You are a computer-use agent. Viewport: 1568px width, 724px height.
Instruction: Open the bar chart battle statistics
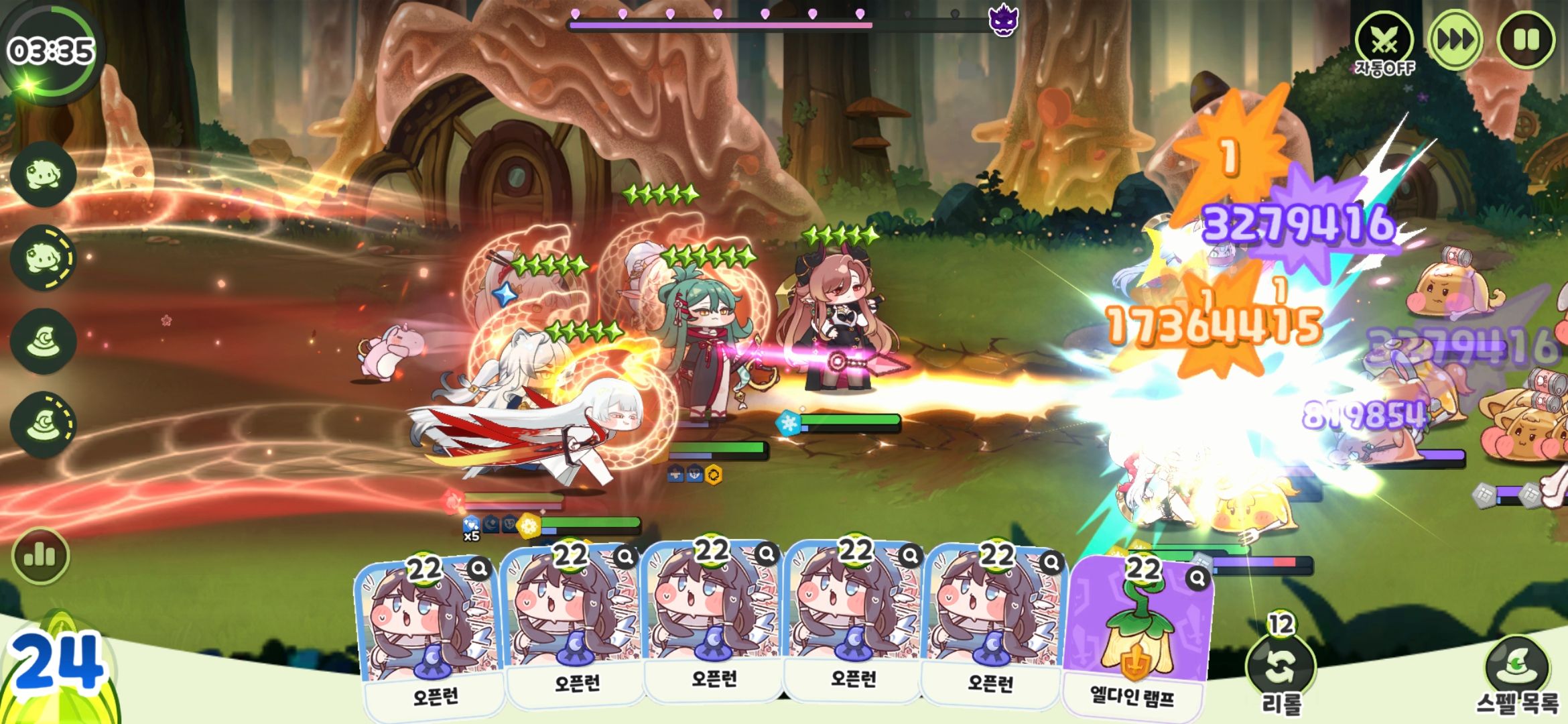(40, 556)
